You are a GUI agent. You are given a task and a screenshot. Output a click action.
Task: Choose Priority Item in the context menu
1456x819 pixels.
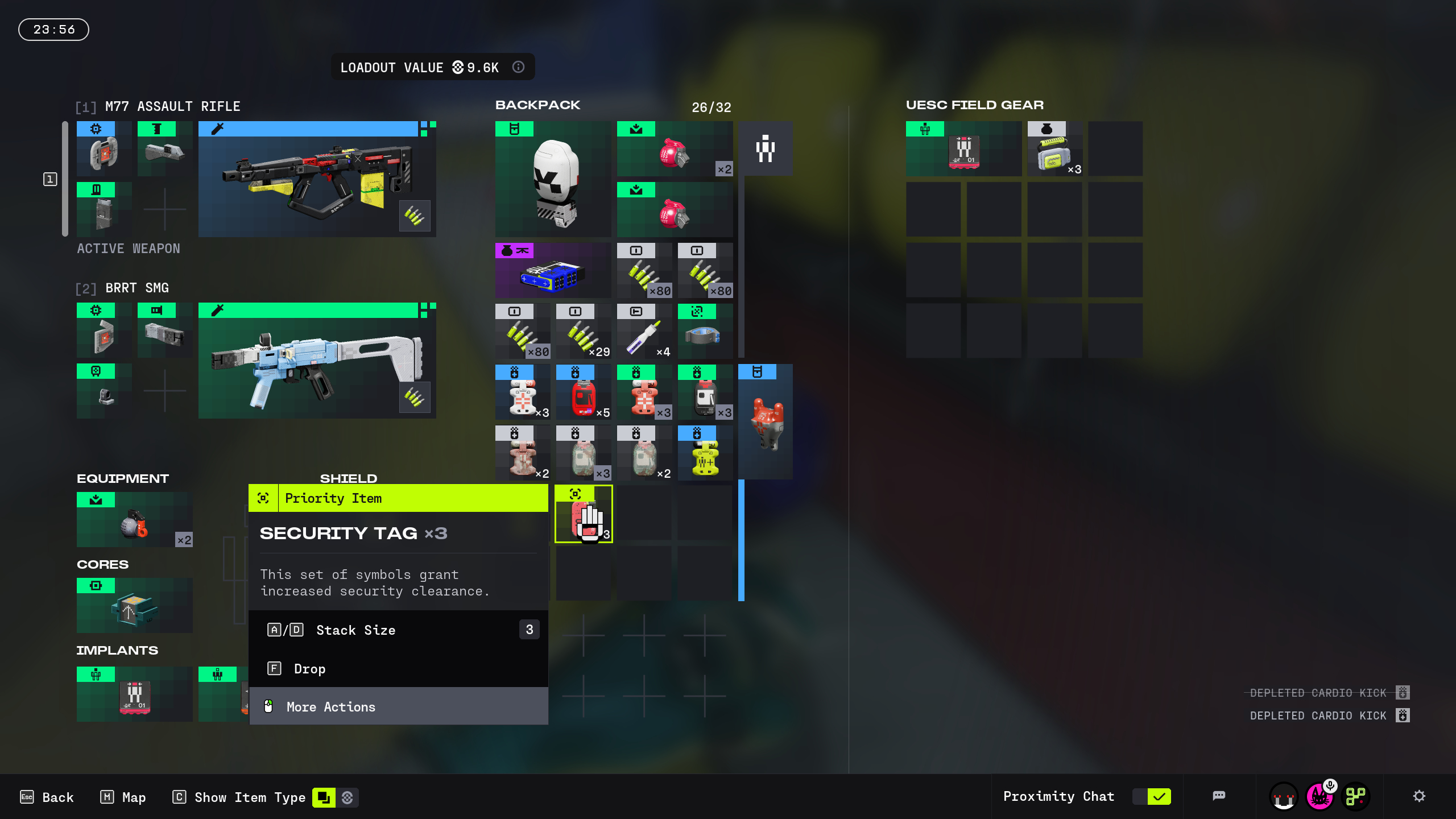[398, 498]
